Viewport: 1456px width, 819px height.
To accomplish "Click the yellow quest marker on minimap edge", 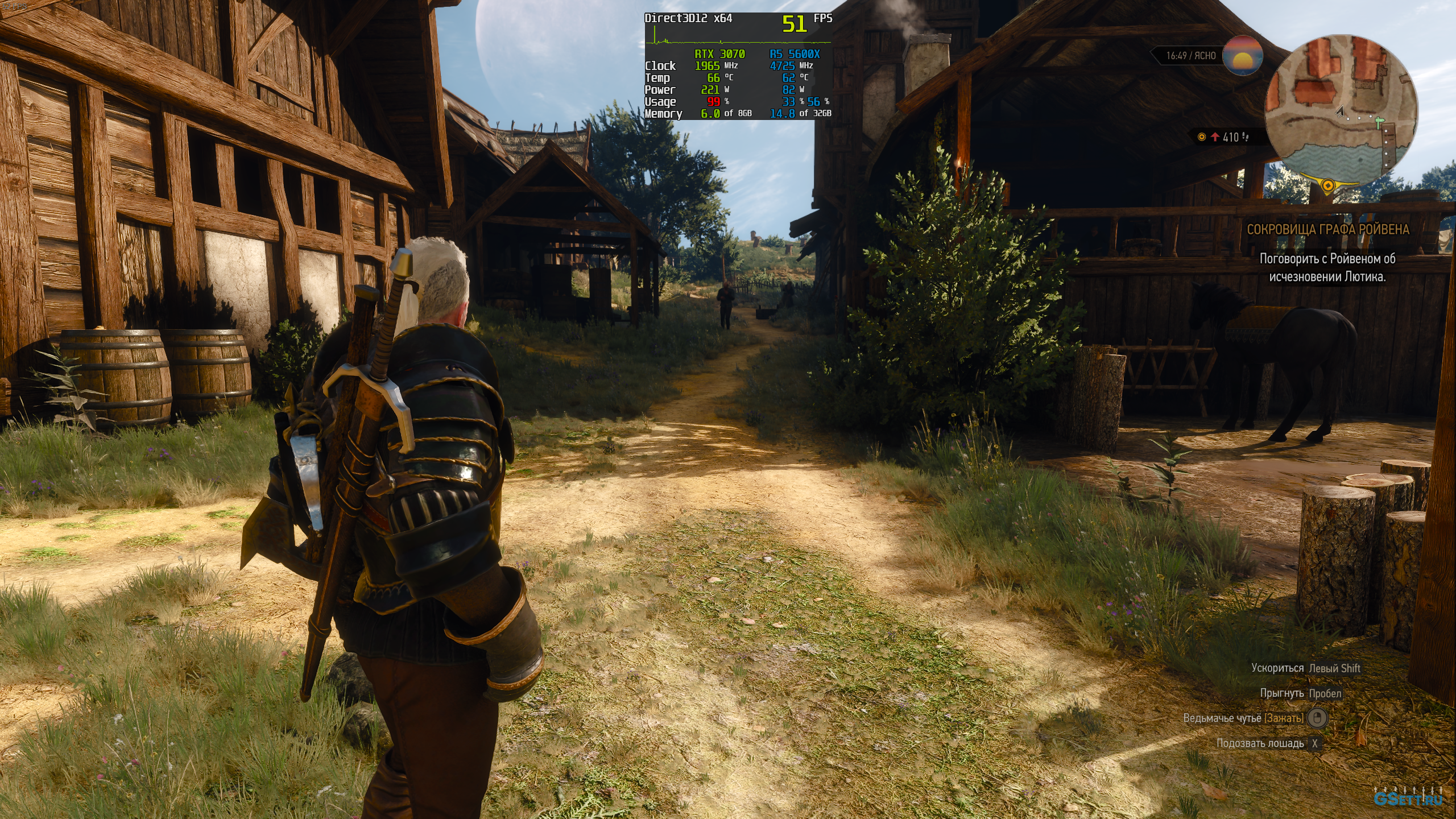I will tap(1328, 185).
